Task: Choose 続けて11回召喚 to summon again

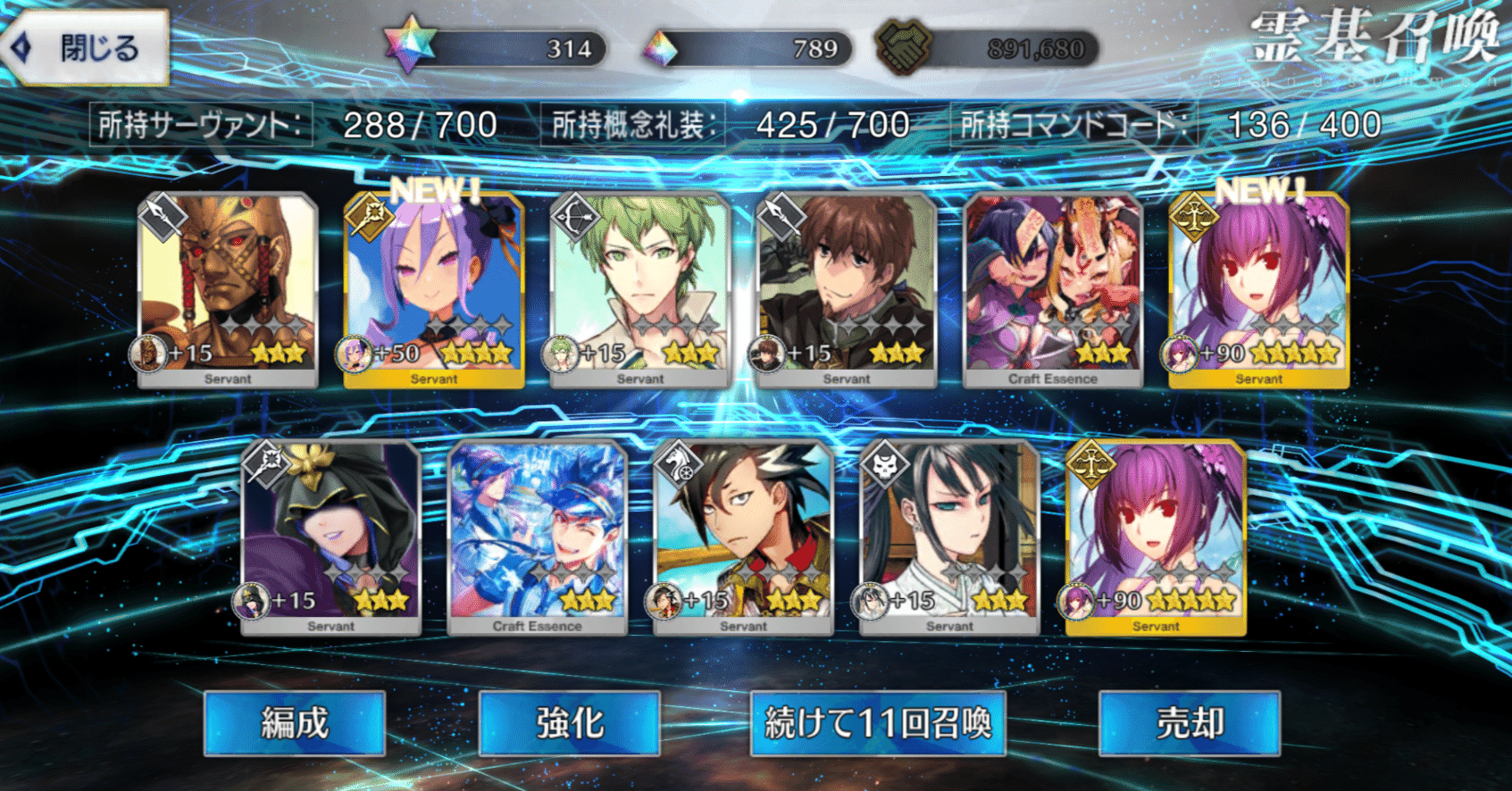Action: [879, 723]
